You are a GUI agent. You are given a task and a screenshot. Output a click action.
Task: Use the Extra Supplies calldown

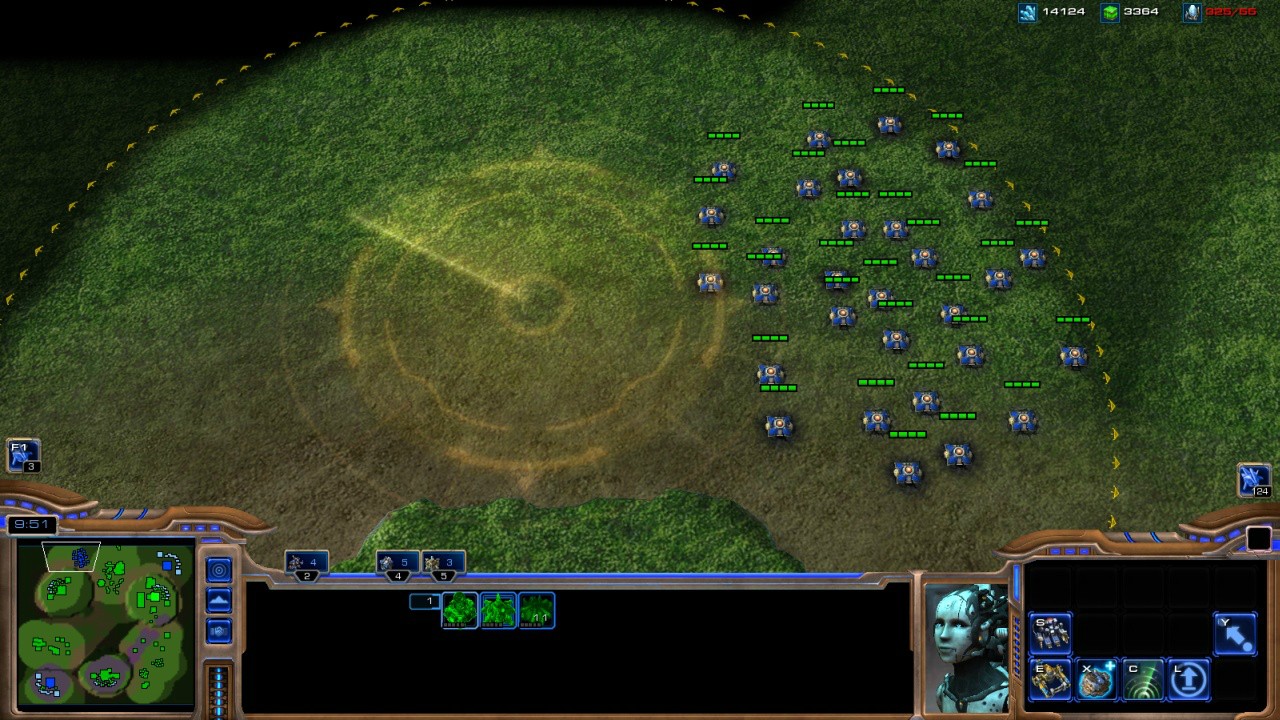(x=1096, y=680)
